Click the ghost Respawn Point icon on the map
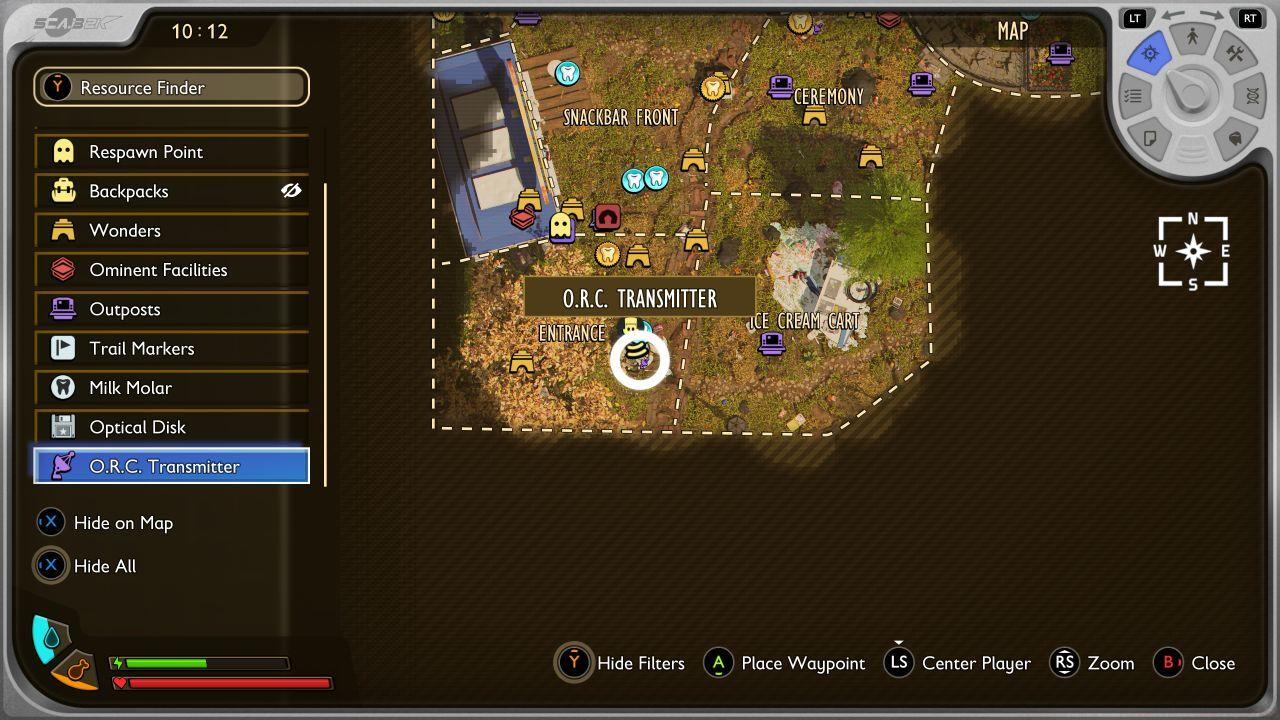 click(x=562, y=226)
